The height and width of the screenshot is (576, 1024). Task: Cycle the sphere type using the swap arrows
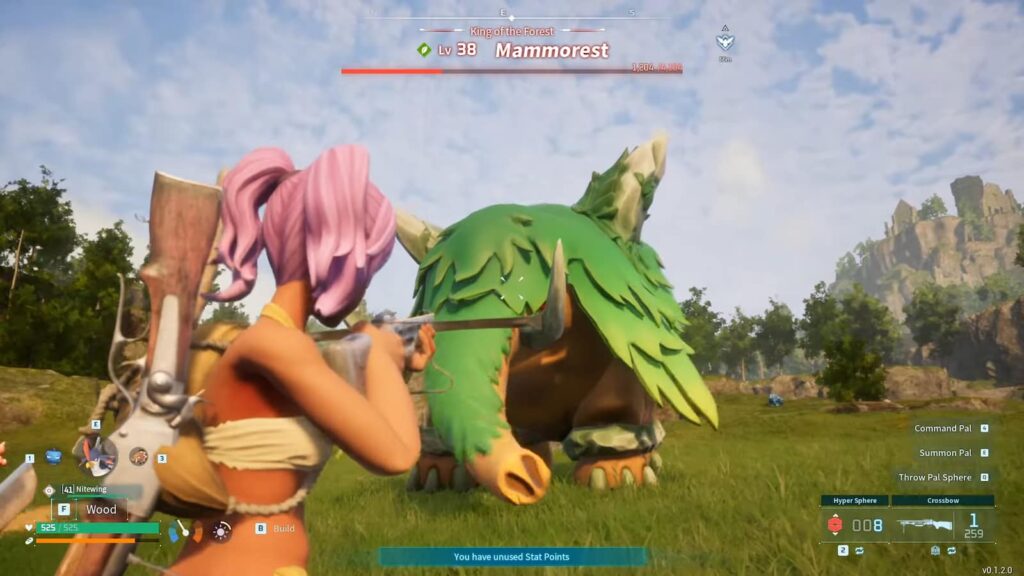pyautogui.click(x=858, y=550)
